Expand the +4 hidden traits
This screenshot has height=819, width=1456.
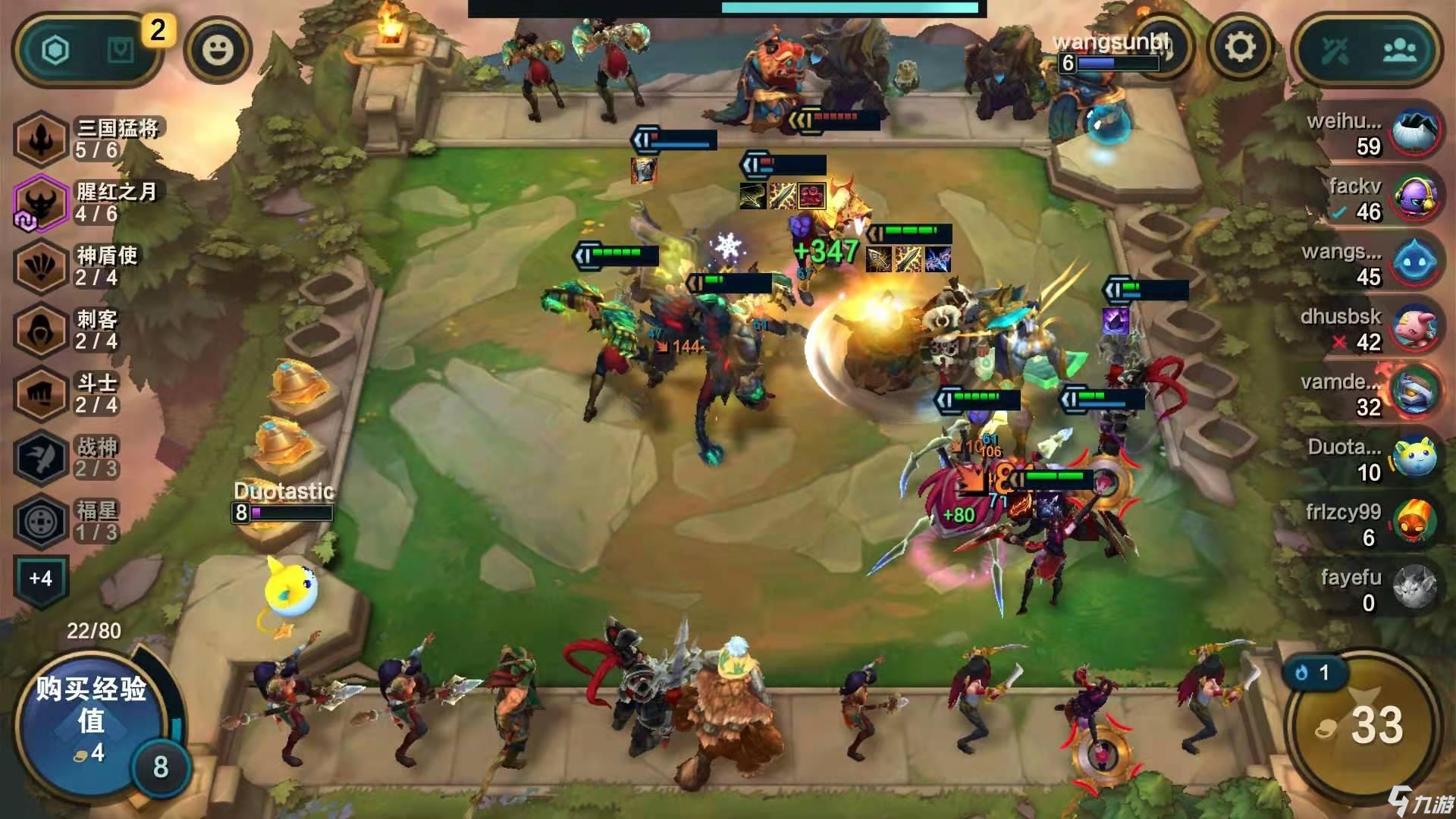[x=41, y=579]
